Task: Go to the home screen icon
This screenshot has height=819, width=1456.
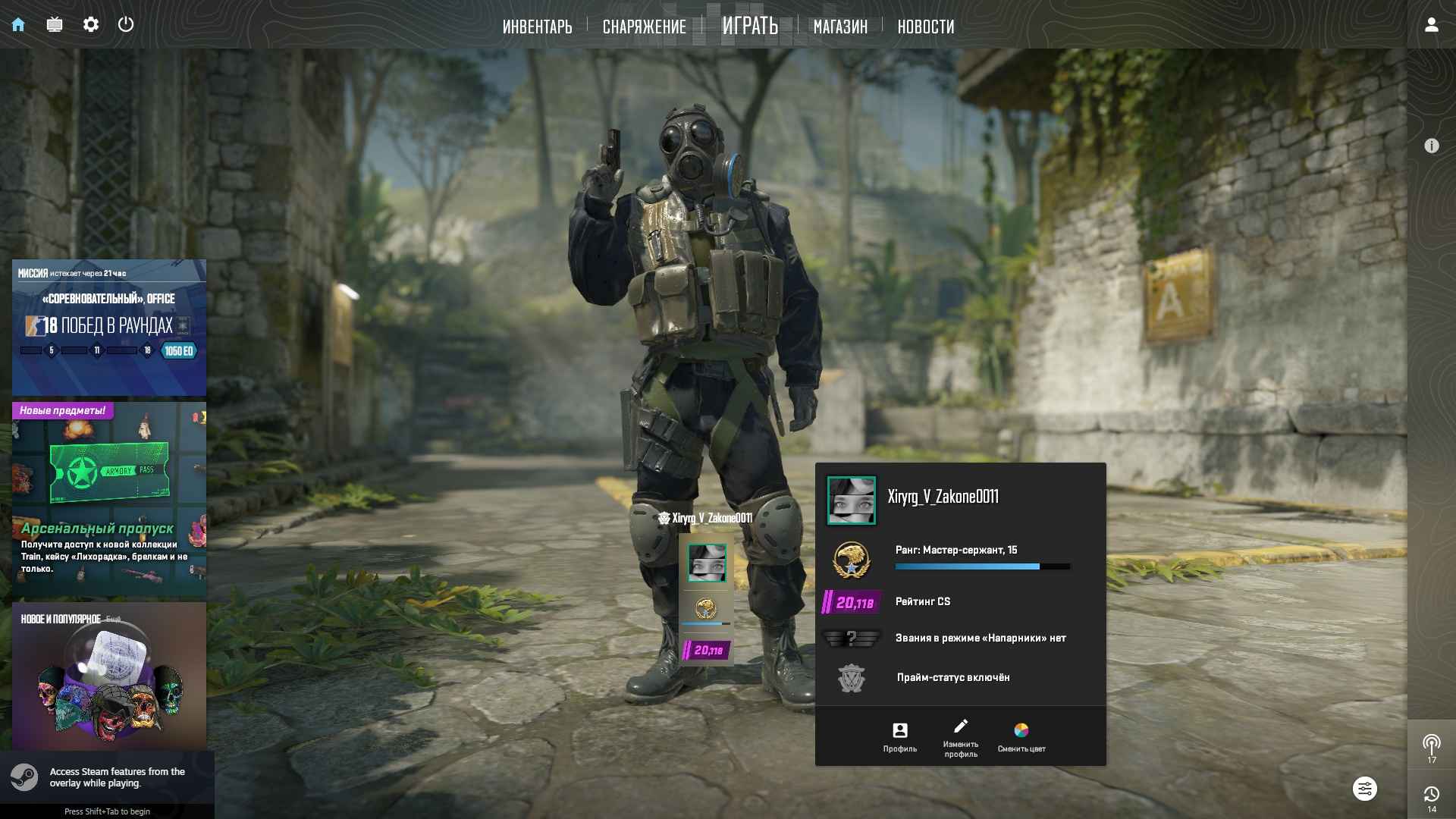Action: [x=18, y=24]
